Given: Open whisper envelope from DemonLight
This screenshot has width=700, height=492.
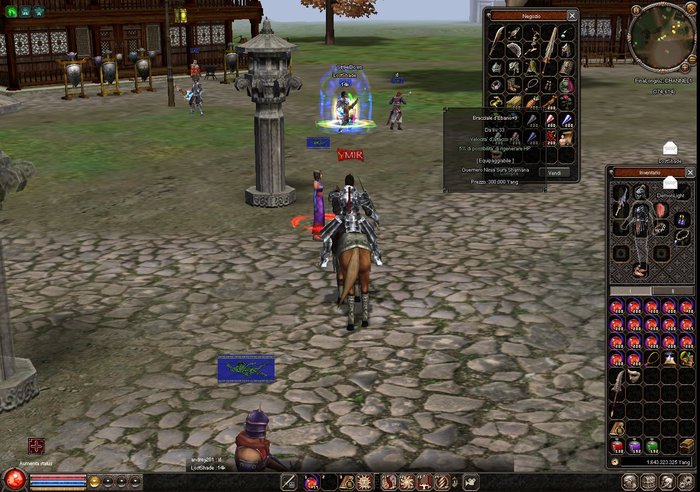Looking at the screenshot, I should click(670, 183).
